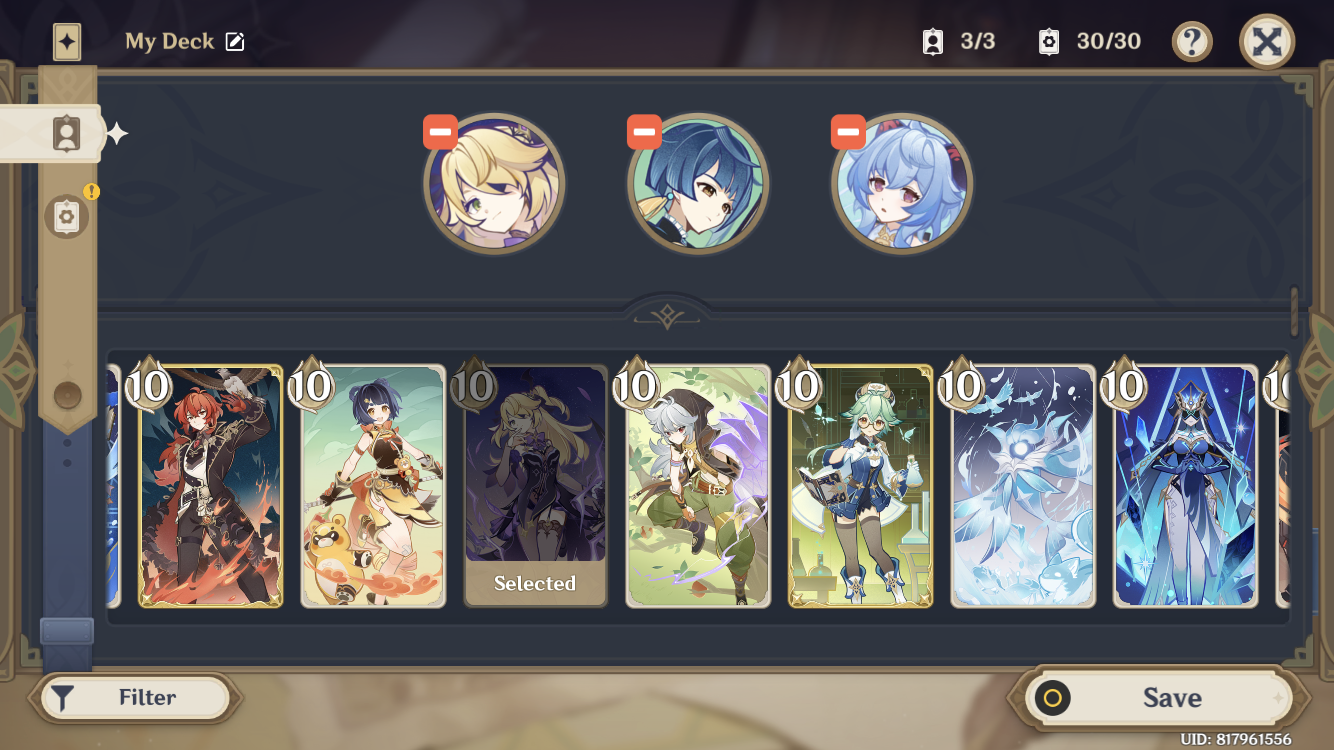Image resolution: width=1334 pixels, height=750 pixels.
Task: Remove Fischl from deck with minus toggle
Action: (x=440, y=131)
